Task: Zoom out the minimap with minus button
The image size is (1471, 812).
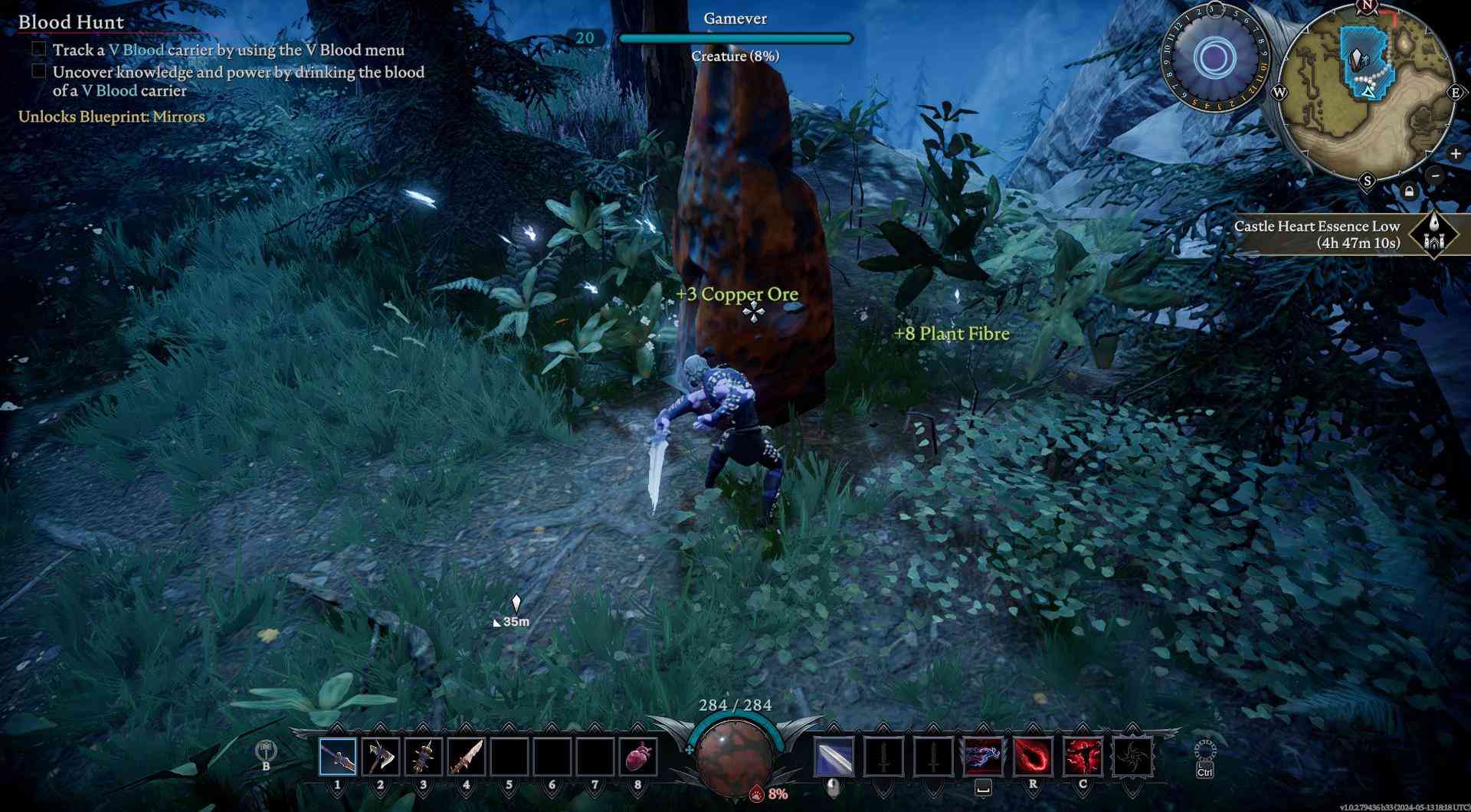Action: pyautogui.click(x=1436, y=175)
